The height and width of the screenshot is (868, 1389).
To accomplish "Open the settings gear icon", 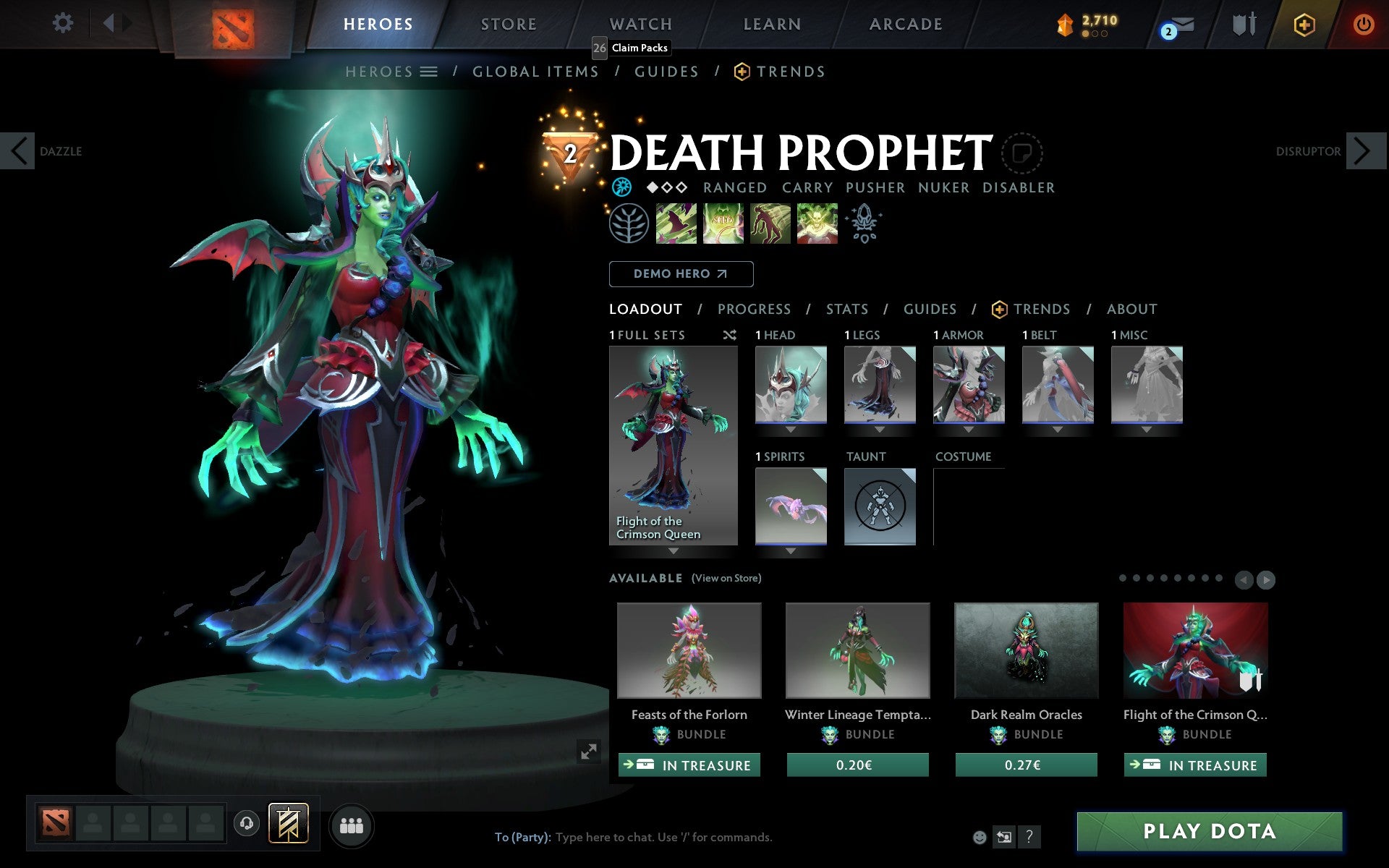I will [64, 23].
